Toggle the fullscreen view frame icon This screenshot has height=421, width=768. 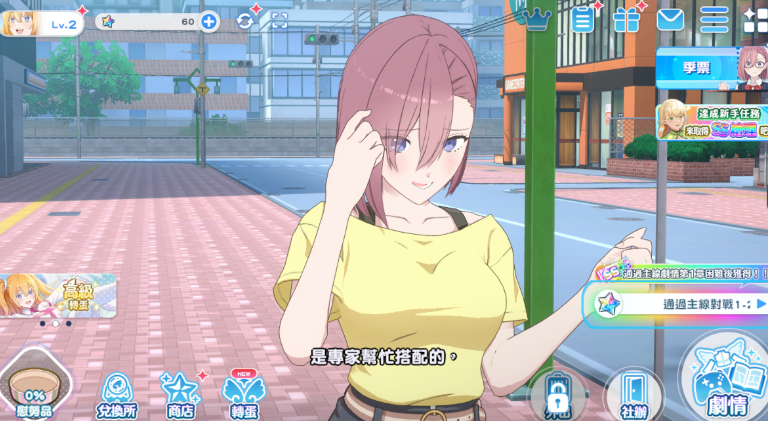279,21
